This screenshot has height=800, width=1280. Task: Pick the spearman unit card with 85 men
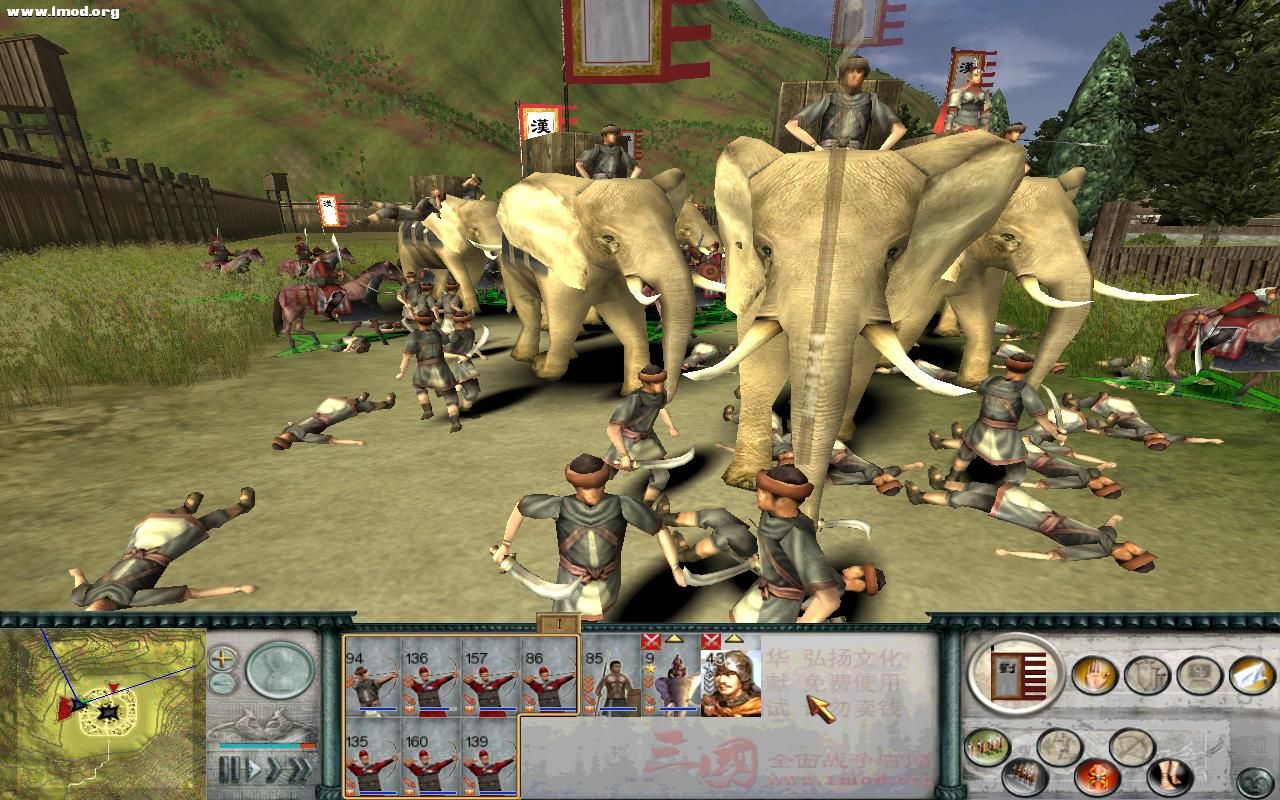(611, 676)
